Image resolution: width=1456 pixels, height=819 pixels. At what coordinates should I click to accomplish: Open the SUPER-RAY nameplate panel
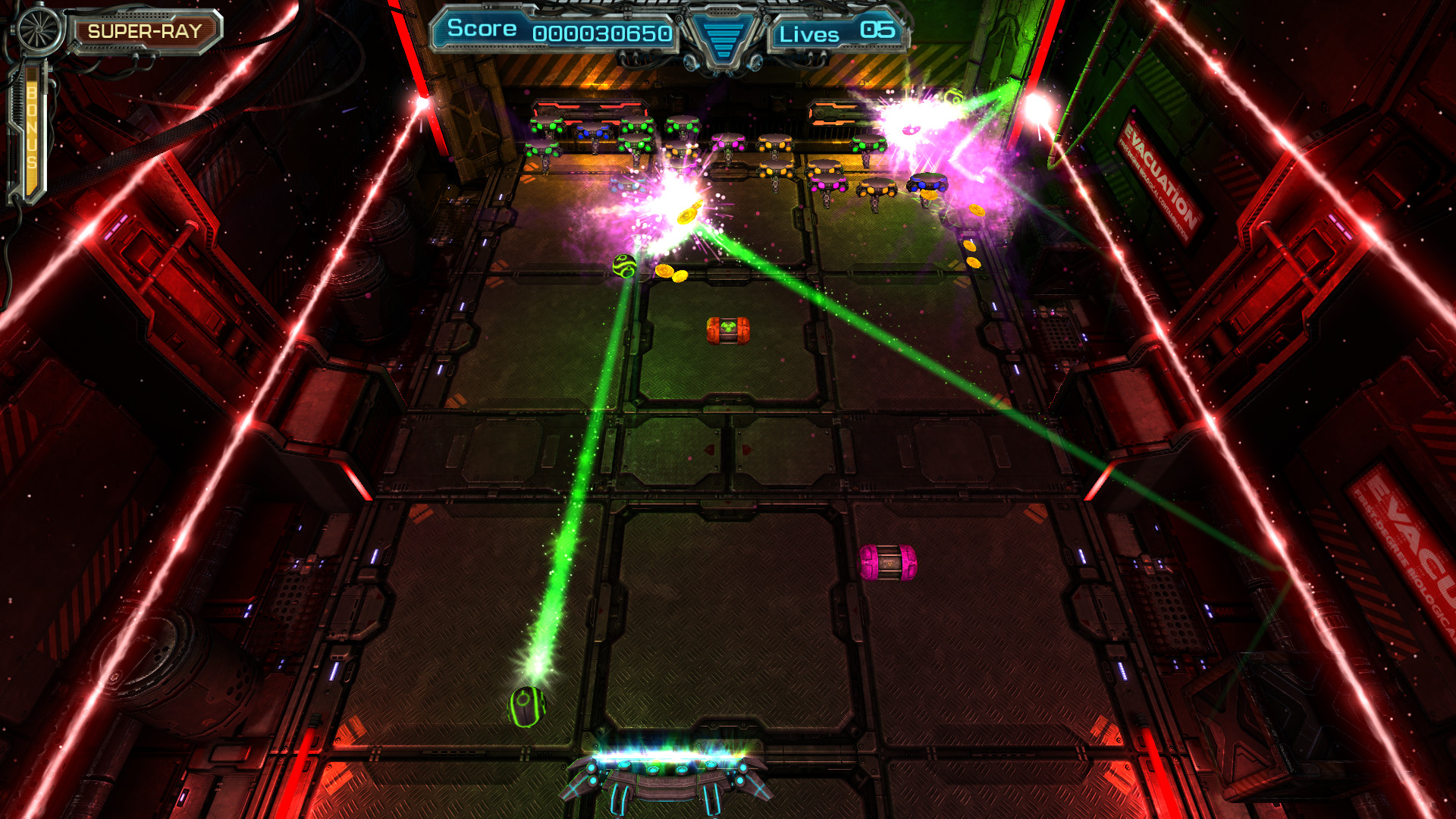146,32
